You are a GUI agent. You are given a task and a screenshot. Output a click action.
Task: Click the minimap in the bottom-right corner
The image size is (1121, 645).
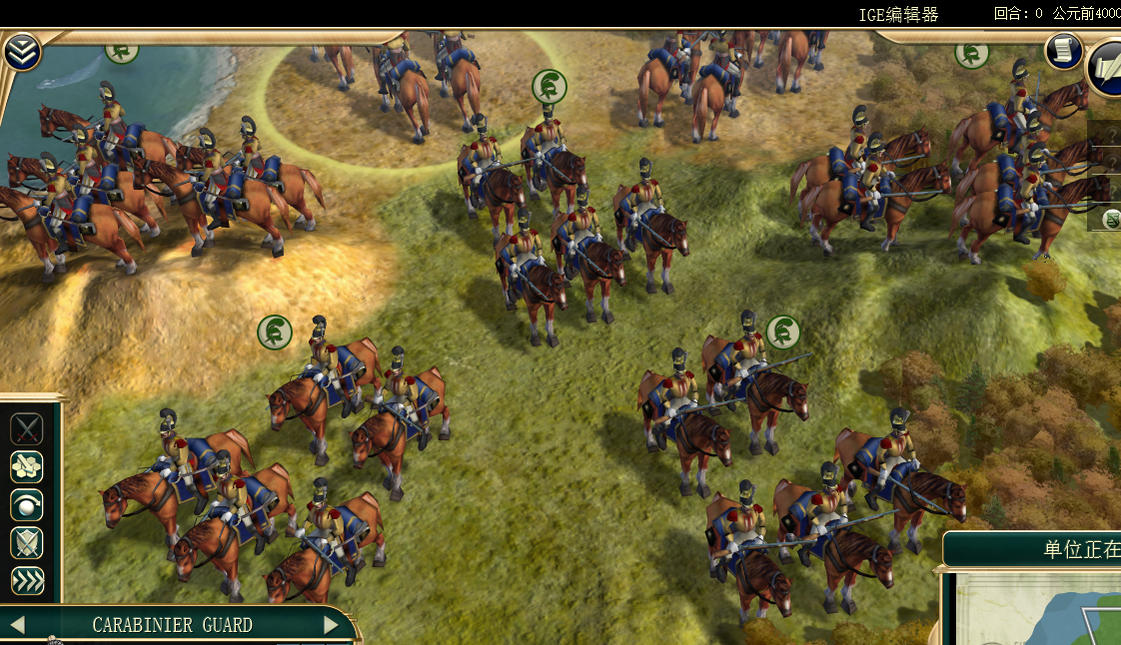coord(1040,610)
